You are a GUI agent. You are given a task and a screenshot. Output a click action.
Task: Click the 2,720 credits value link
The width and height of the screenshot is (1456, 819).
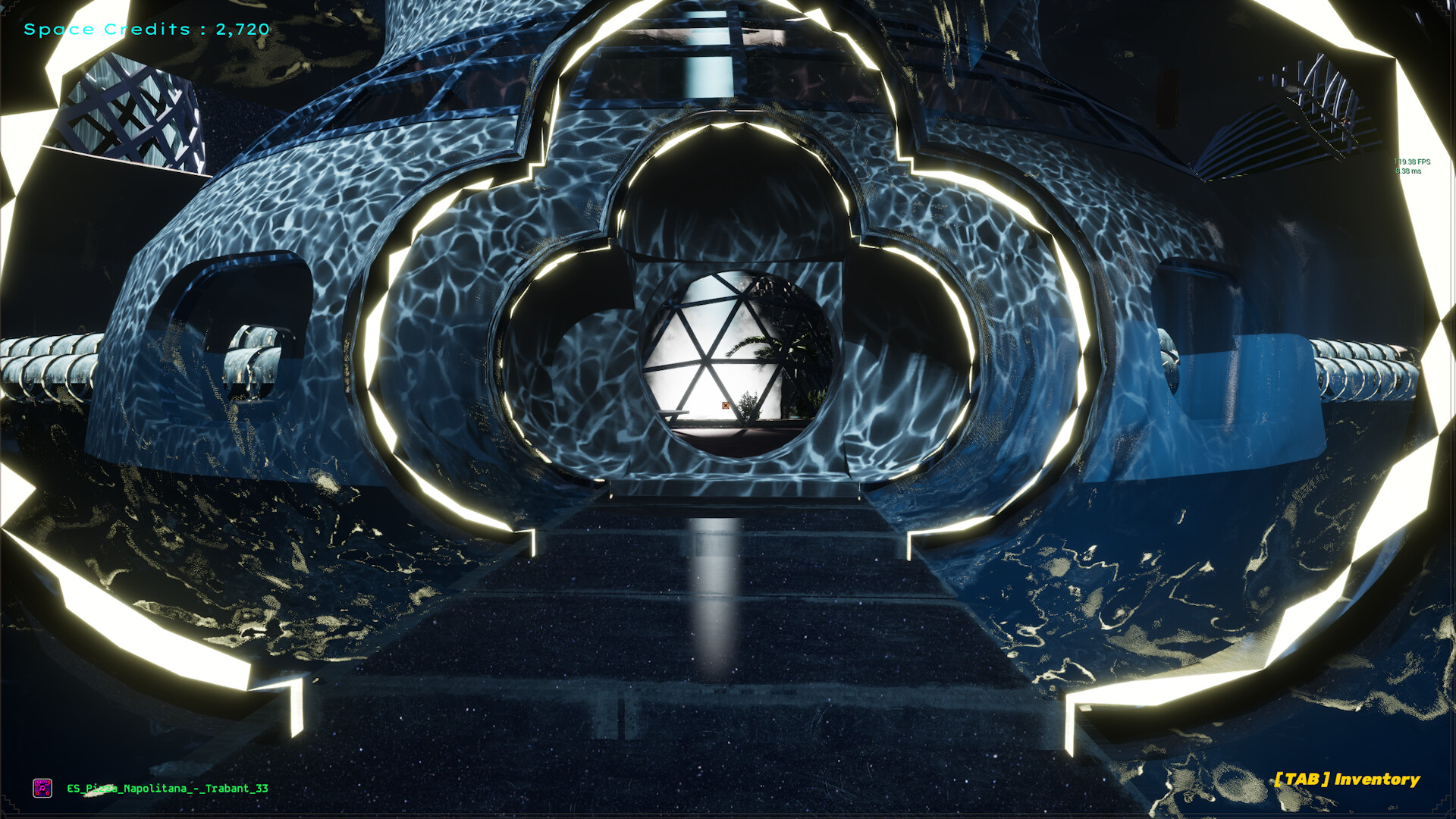click(239, 30)
